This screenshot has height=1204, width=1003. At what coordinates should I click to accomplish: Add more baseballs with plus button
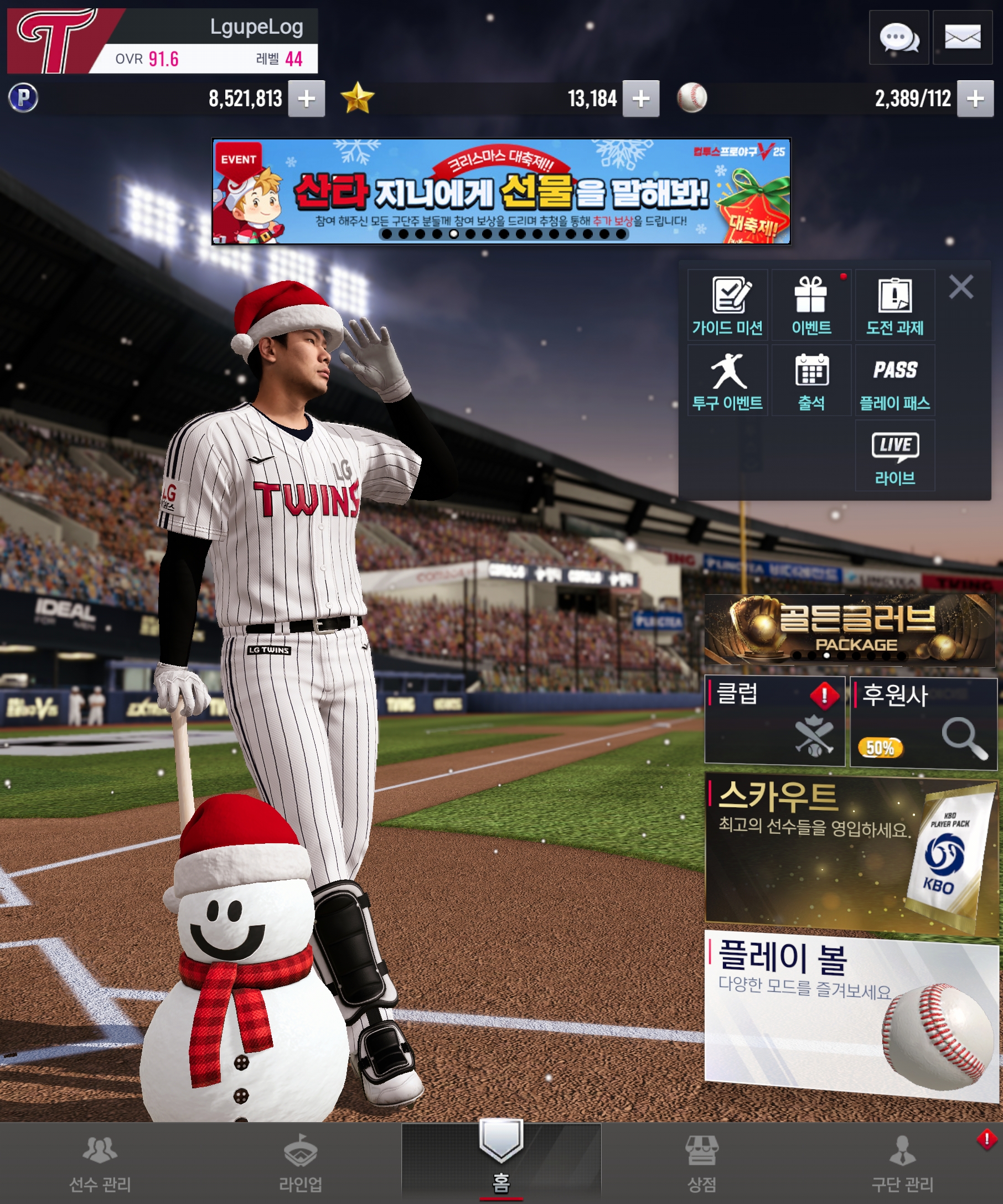pos(974,98)
